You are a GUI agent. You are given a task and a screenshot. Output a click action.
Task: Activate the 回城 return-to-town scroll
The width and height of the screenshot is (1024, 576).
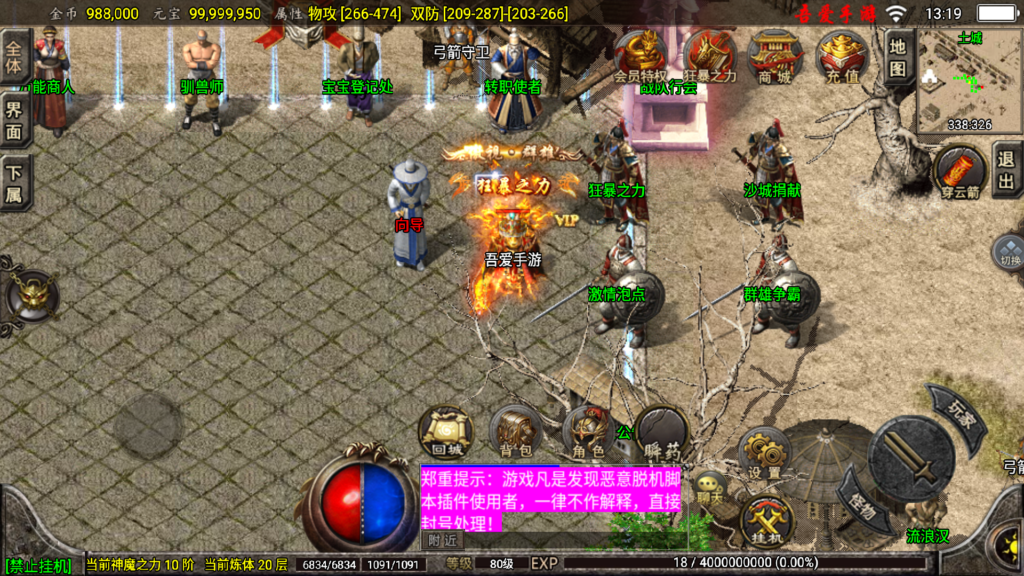point(444,432)
